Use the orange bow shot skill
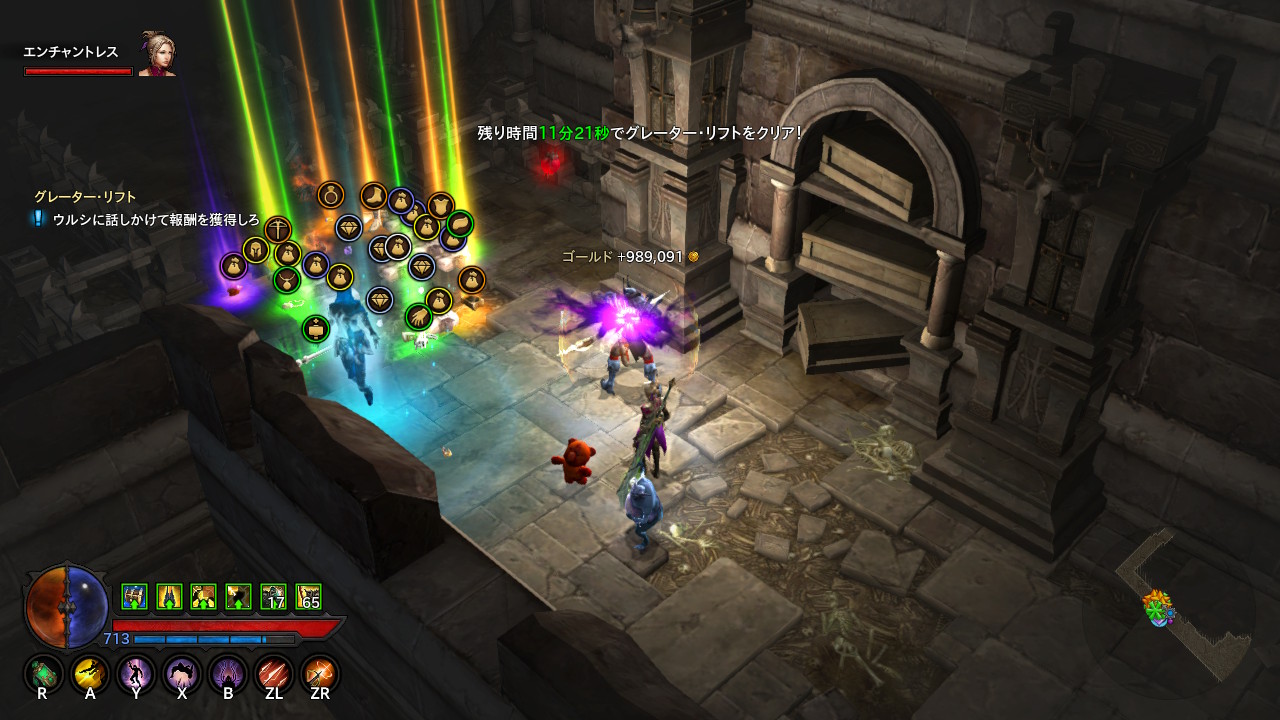This screenshot has width=1280, height=720. click(320, 674)
